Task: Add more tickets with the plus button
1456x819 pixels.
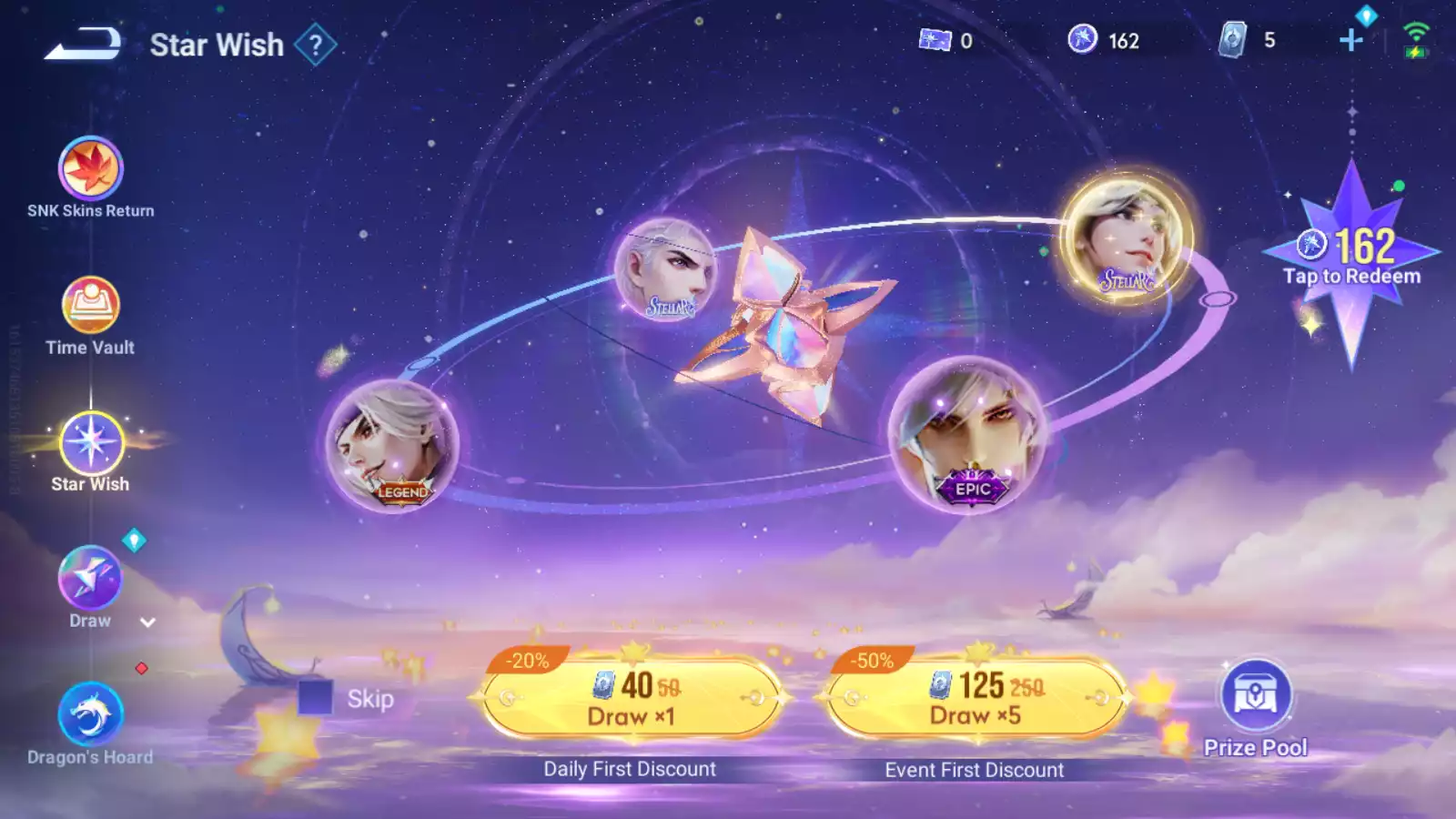Action: 1351,40
